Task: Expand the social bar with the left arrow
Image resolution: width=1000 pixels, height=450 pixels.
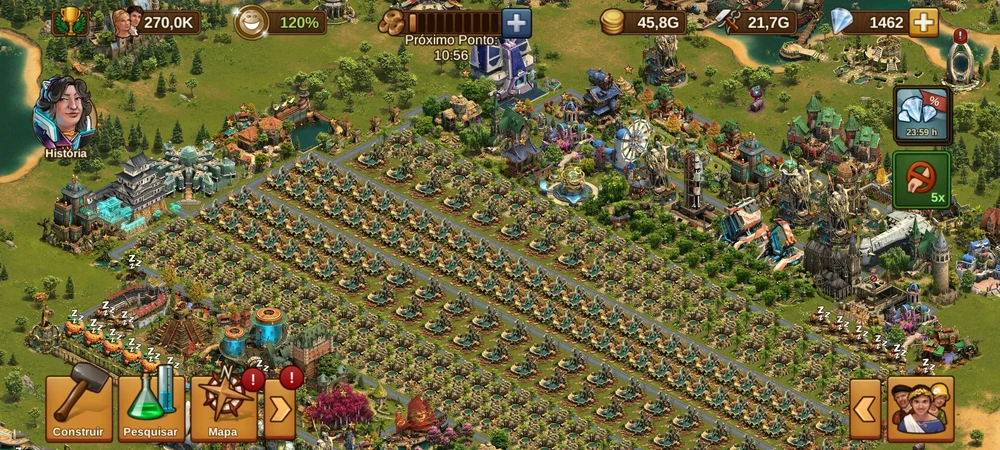Action: [865, 408]
